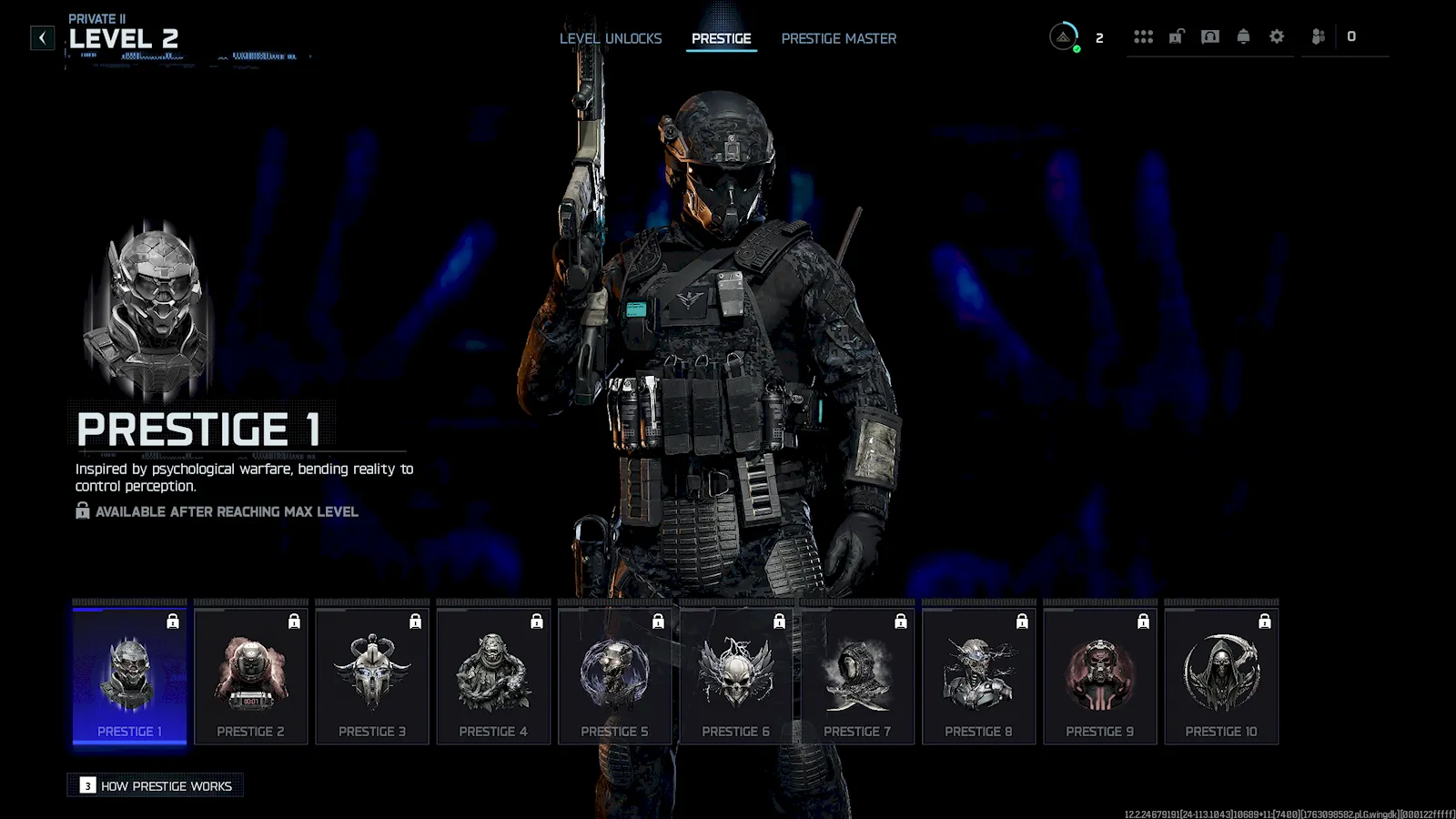Open How Prestige Works info
The image size is (1456, 819).
pyautogui.click(x=156, y=785)
